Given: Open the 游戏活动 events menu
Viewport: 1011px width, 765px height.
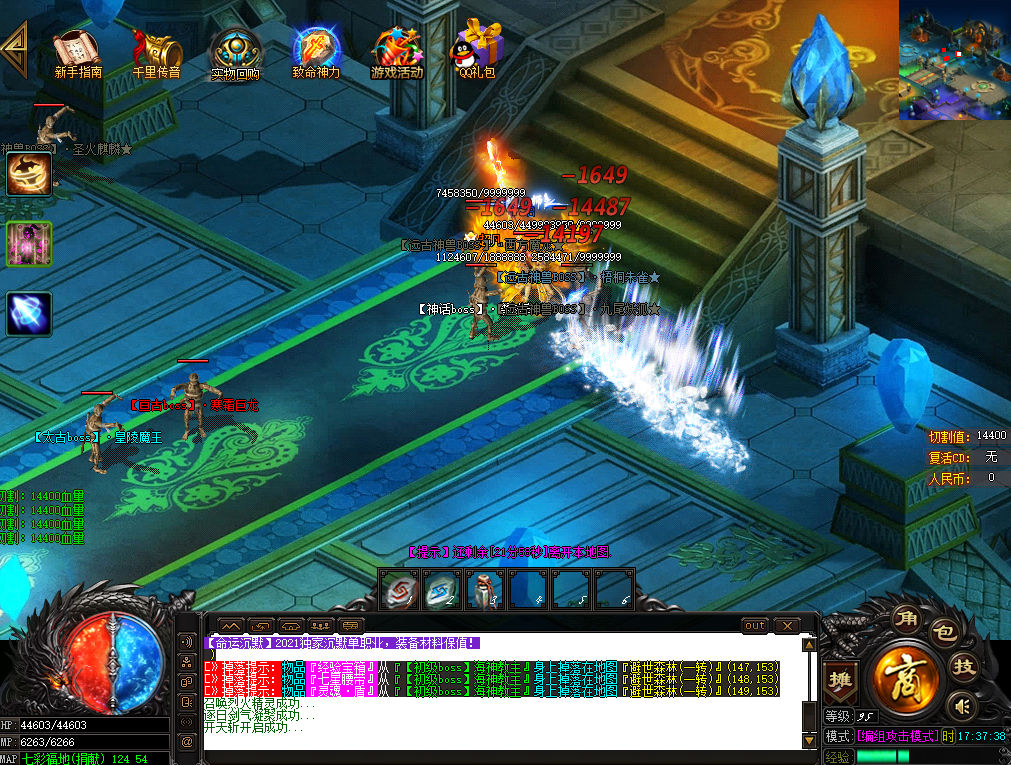Looking at the screenshot, I should pos(397,52).
